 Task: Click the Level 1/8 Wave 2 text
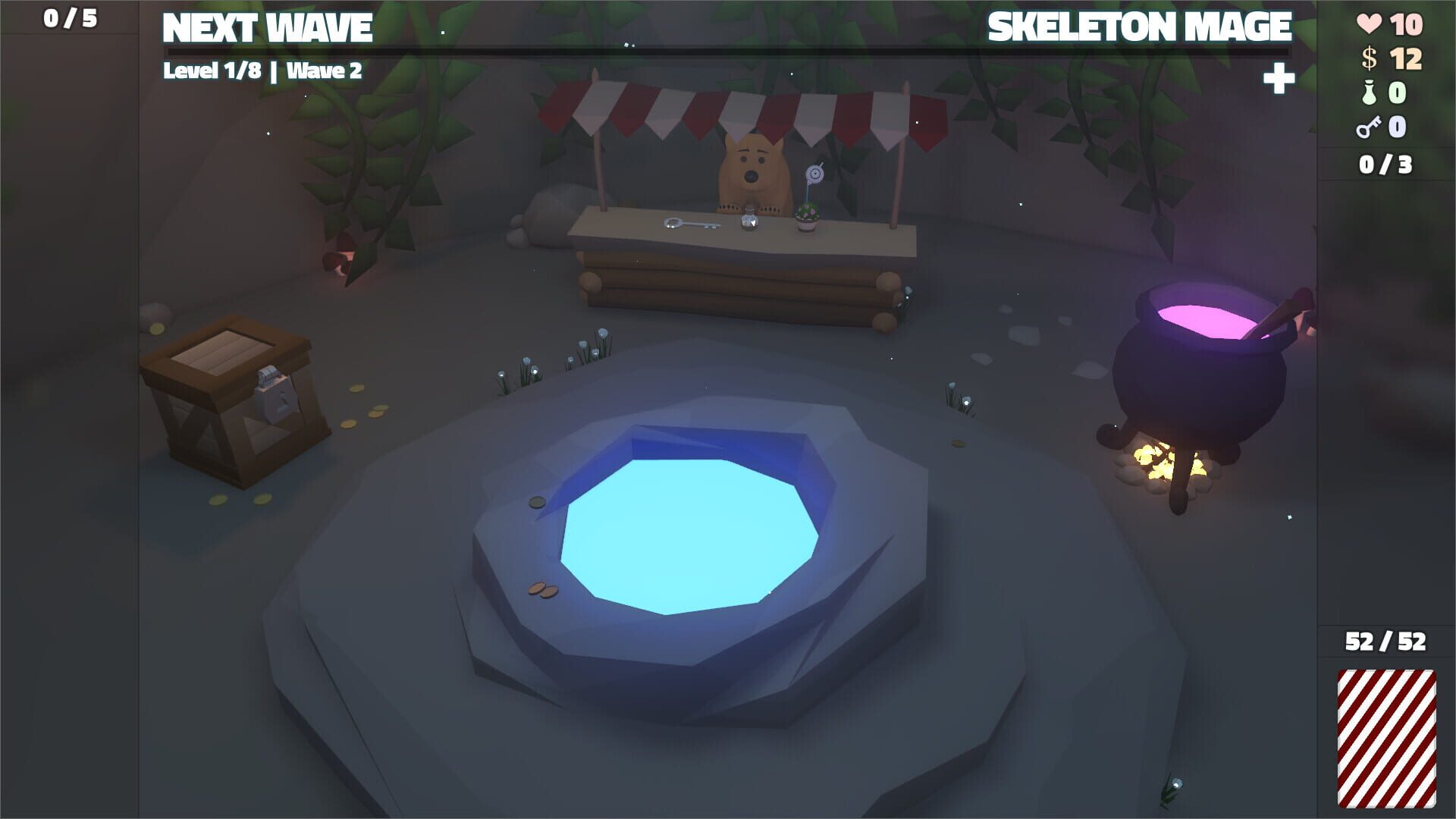pyautogui.click(x=263, y=73)
